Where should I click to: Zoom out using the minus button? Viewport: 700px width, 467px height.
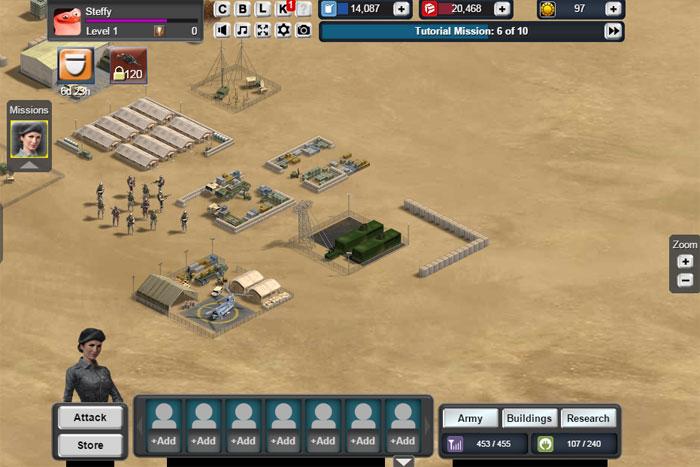[x=685, y=280]
